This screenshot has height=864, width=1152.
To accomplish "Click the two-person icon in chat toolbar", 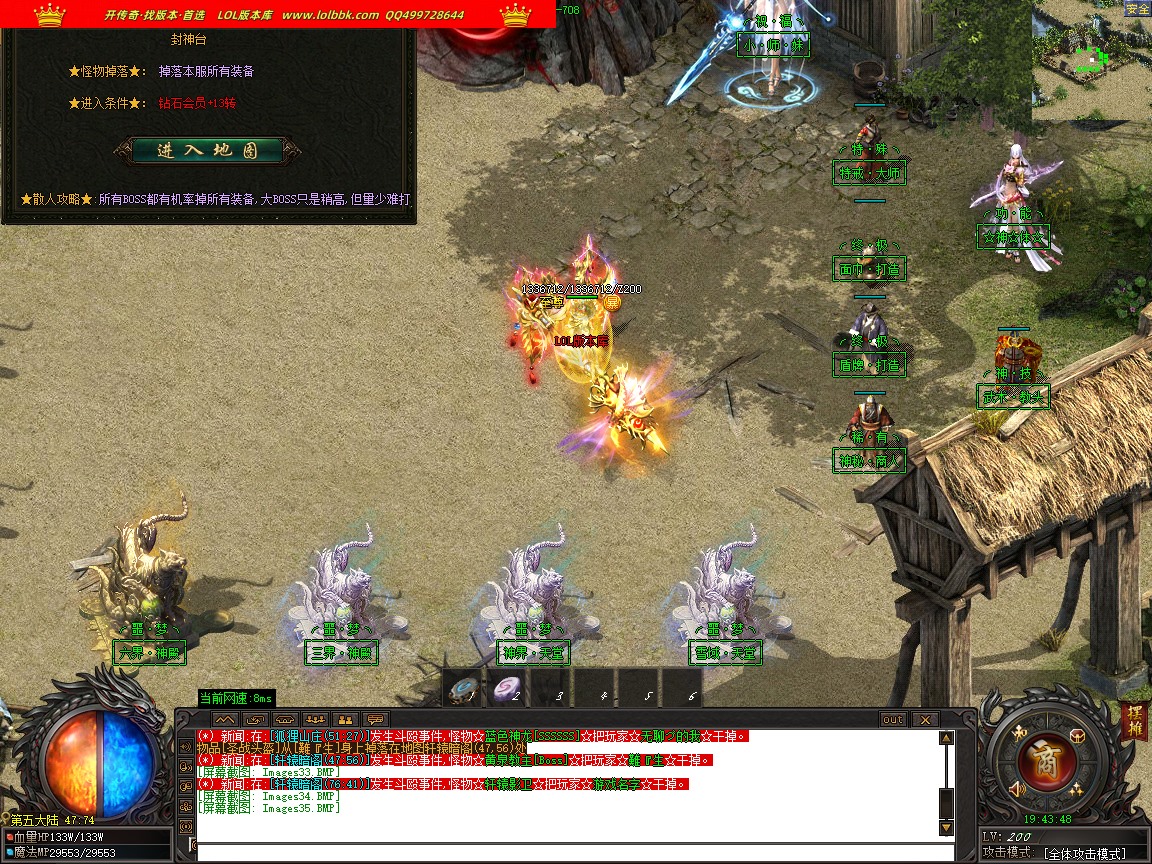I will tap(345, 719).
